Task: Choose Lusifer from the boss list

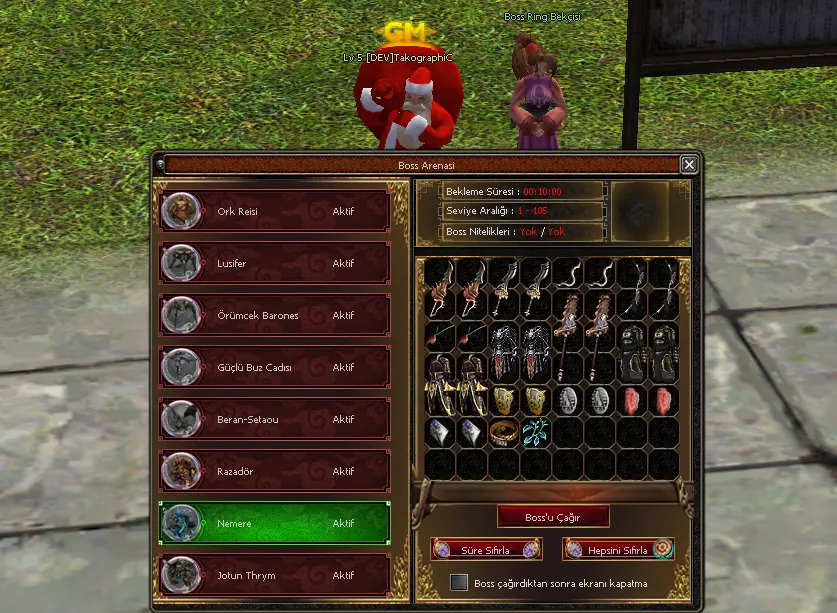Action: [x=274, y=263]
